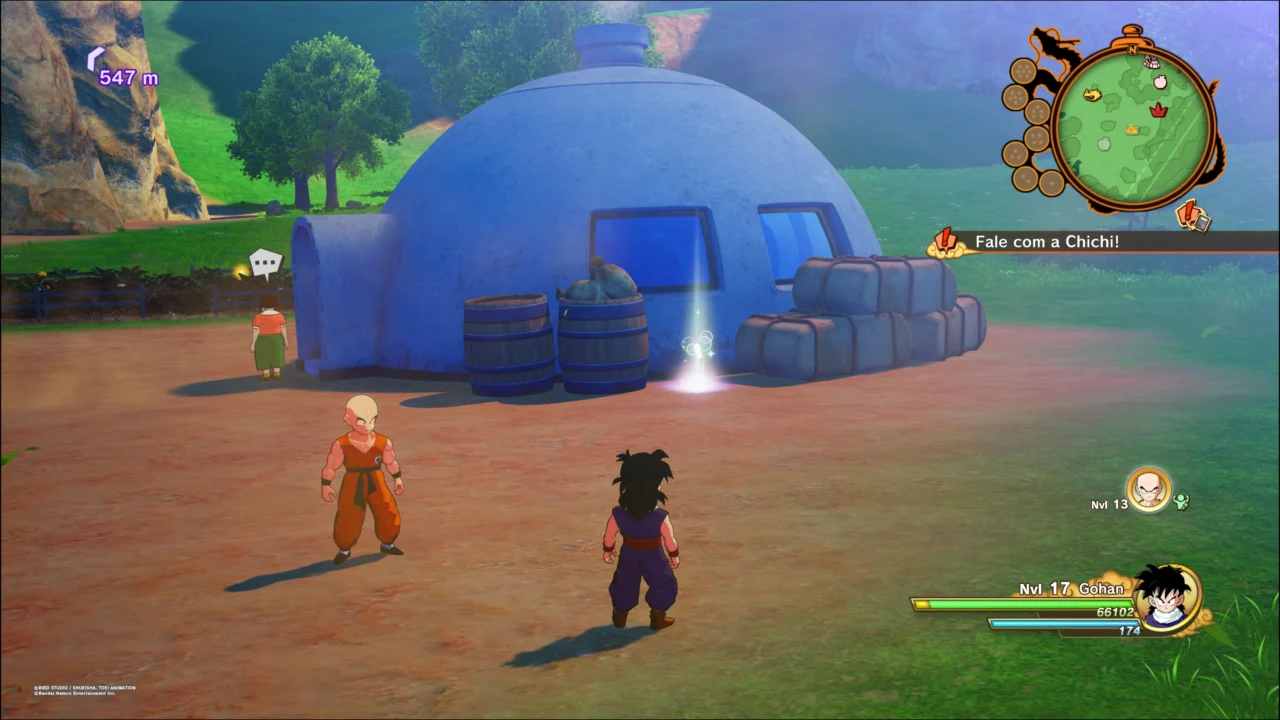Select Krillin's support character portrait
Screen dimensions: 1280x720
click(x=1148, y=490)
